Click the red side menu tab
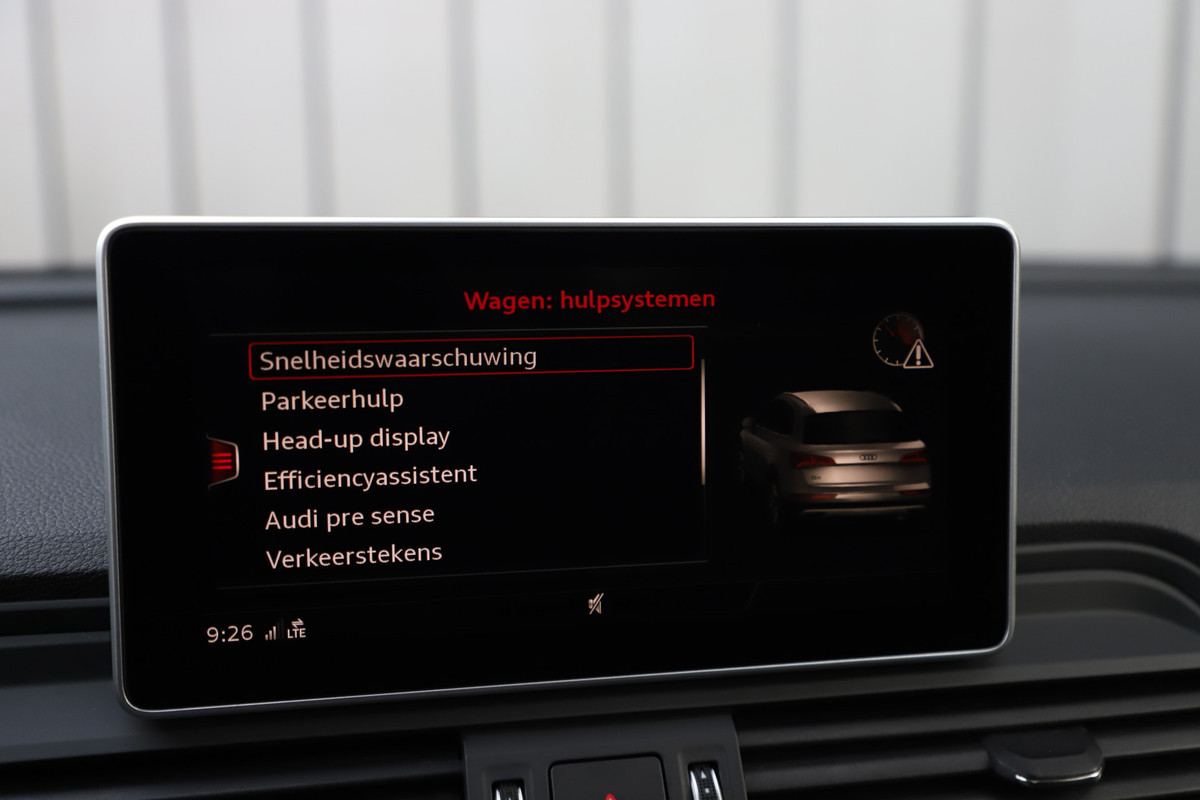The image size is (1200, 800). click(x=222, y=461)
